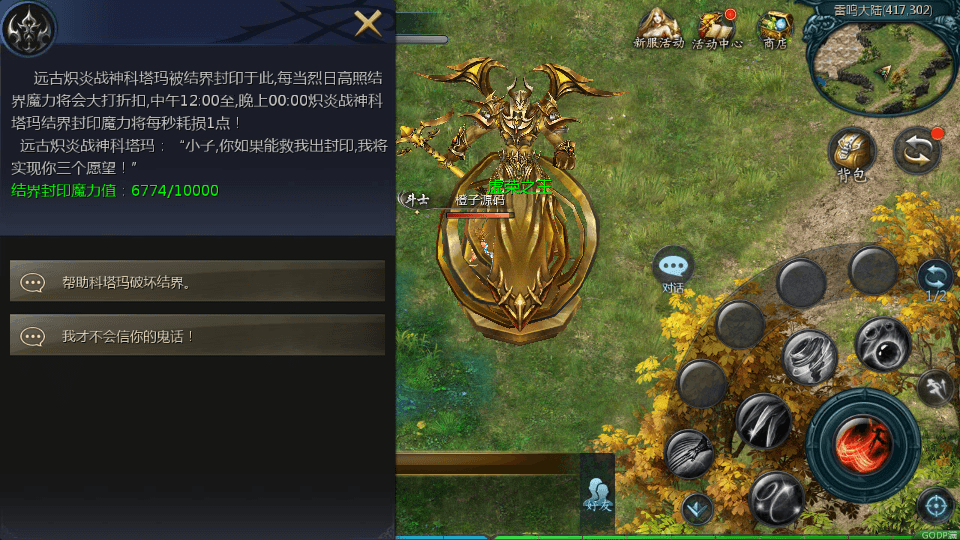Open the 商店 shop
The image size is (960, 540).
click(x=775, y=27)
